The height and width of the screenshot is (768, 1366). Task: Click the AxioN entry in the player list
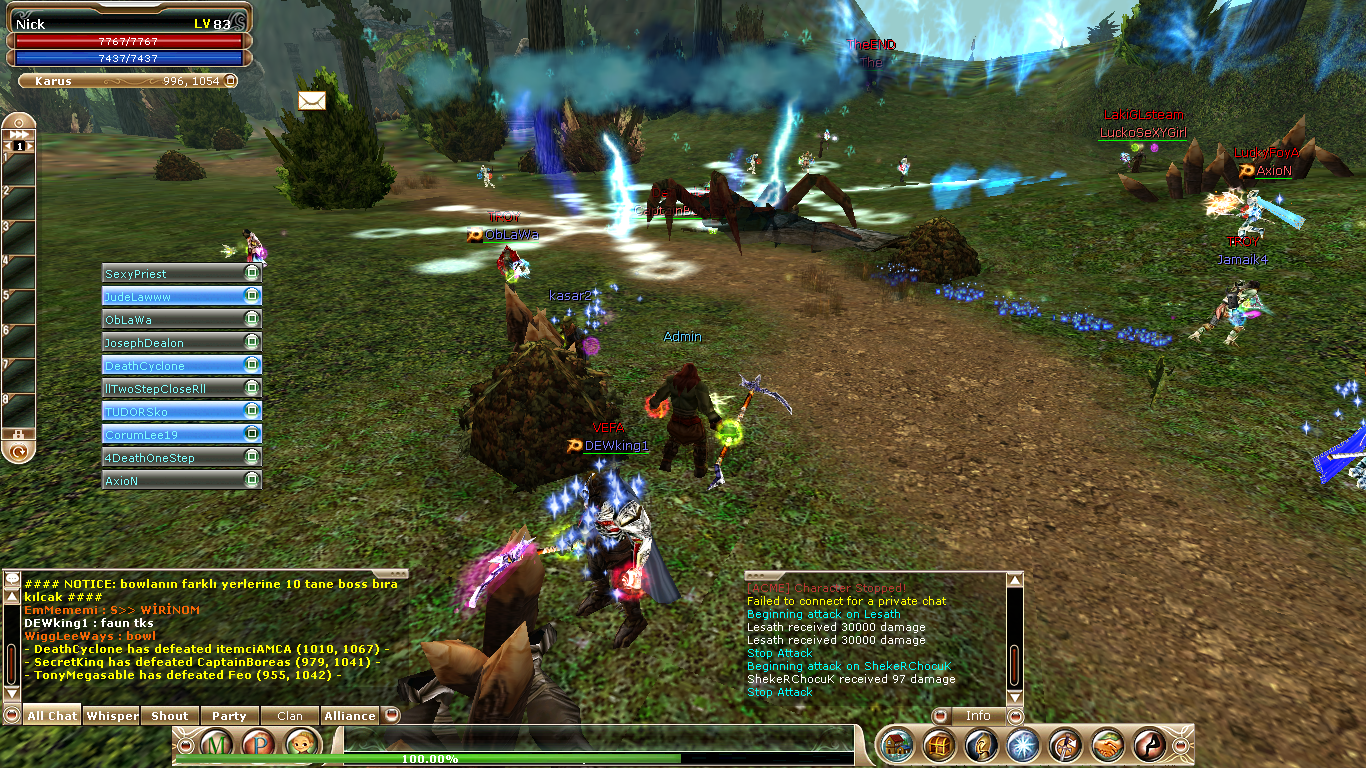172,481
